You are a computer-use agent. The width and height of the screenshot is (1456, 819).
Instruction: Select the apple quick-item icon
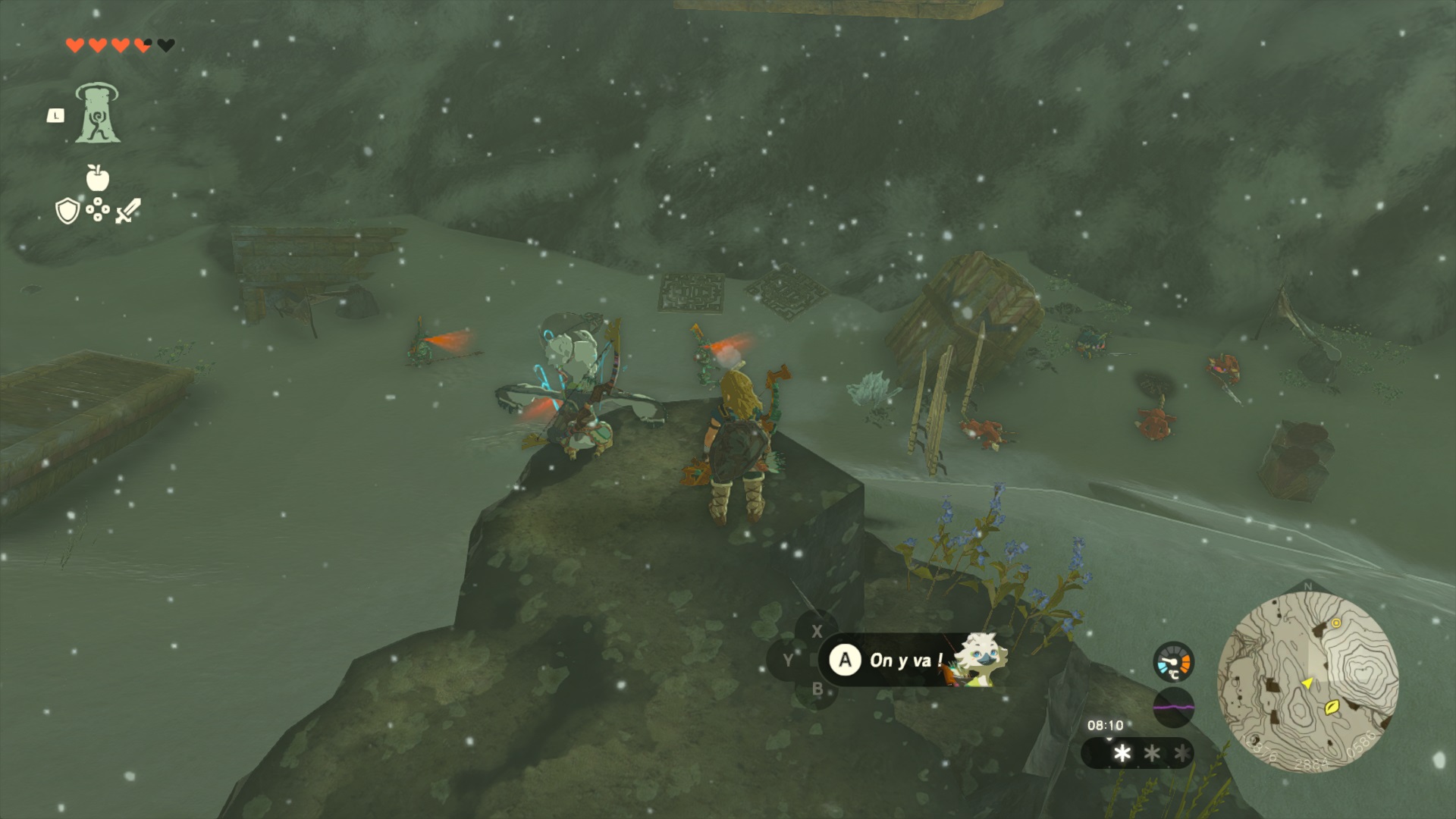tap(98, 177)
